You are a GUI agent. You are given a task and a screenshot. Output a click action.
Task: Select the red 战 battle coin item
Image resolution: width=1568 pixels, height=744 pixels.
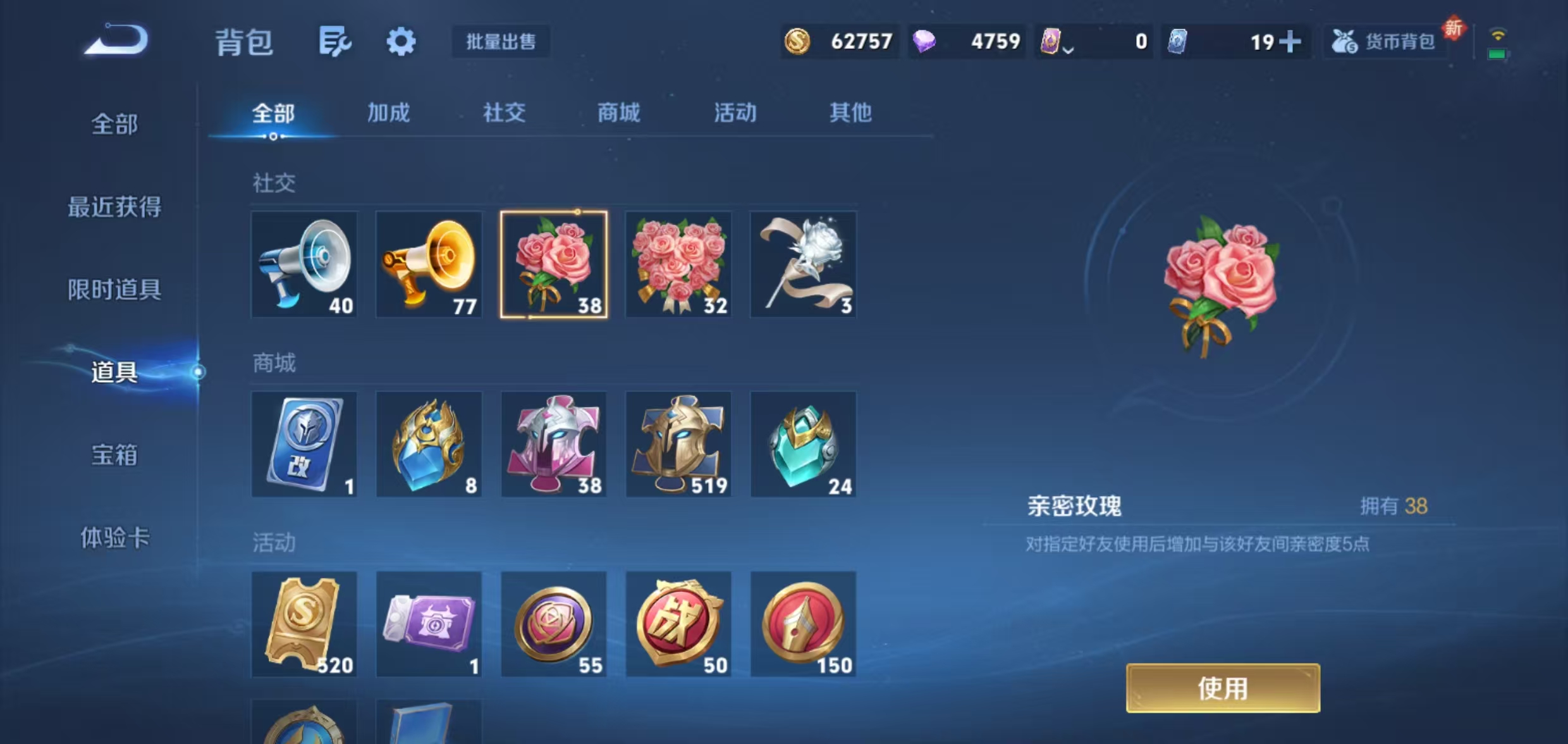pyautogui.click(x=678, y=624)
